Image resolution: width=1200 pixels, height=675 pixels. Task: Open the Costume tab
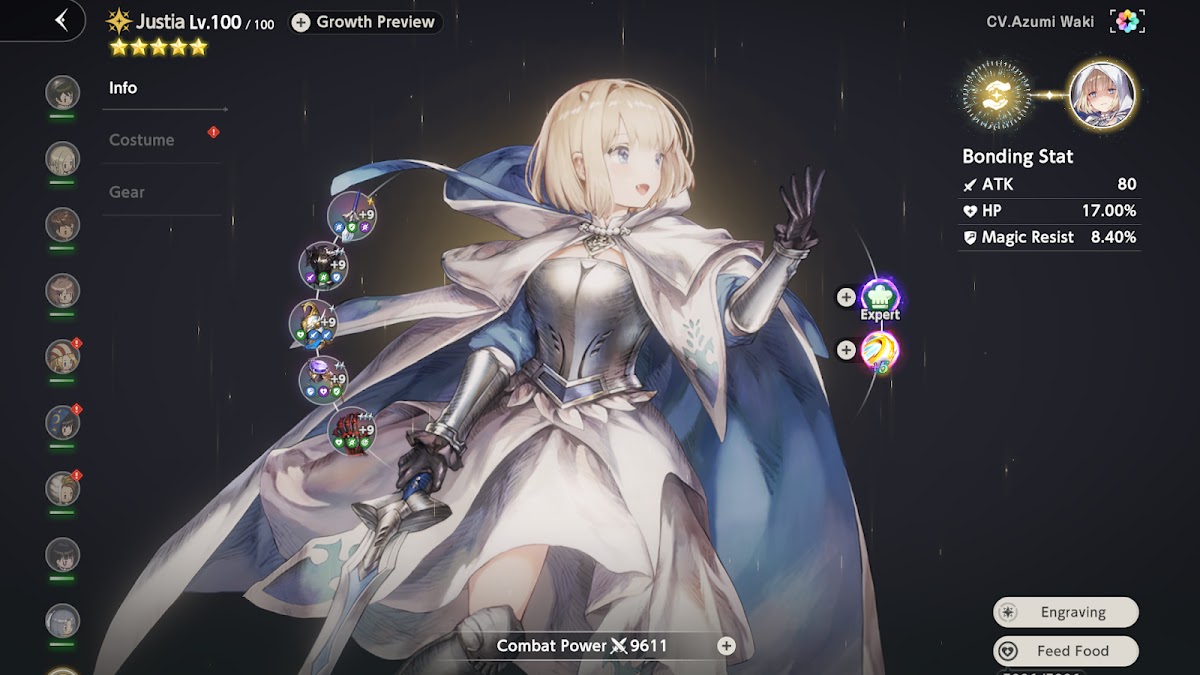142,140
